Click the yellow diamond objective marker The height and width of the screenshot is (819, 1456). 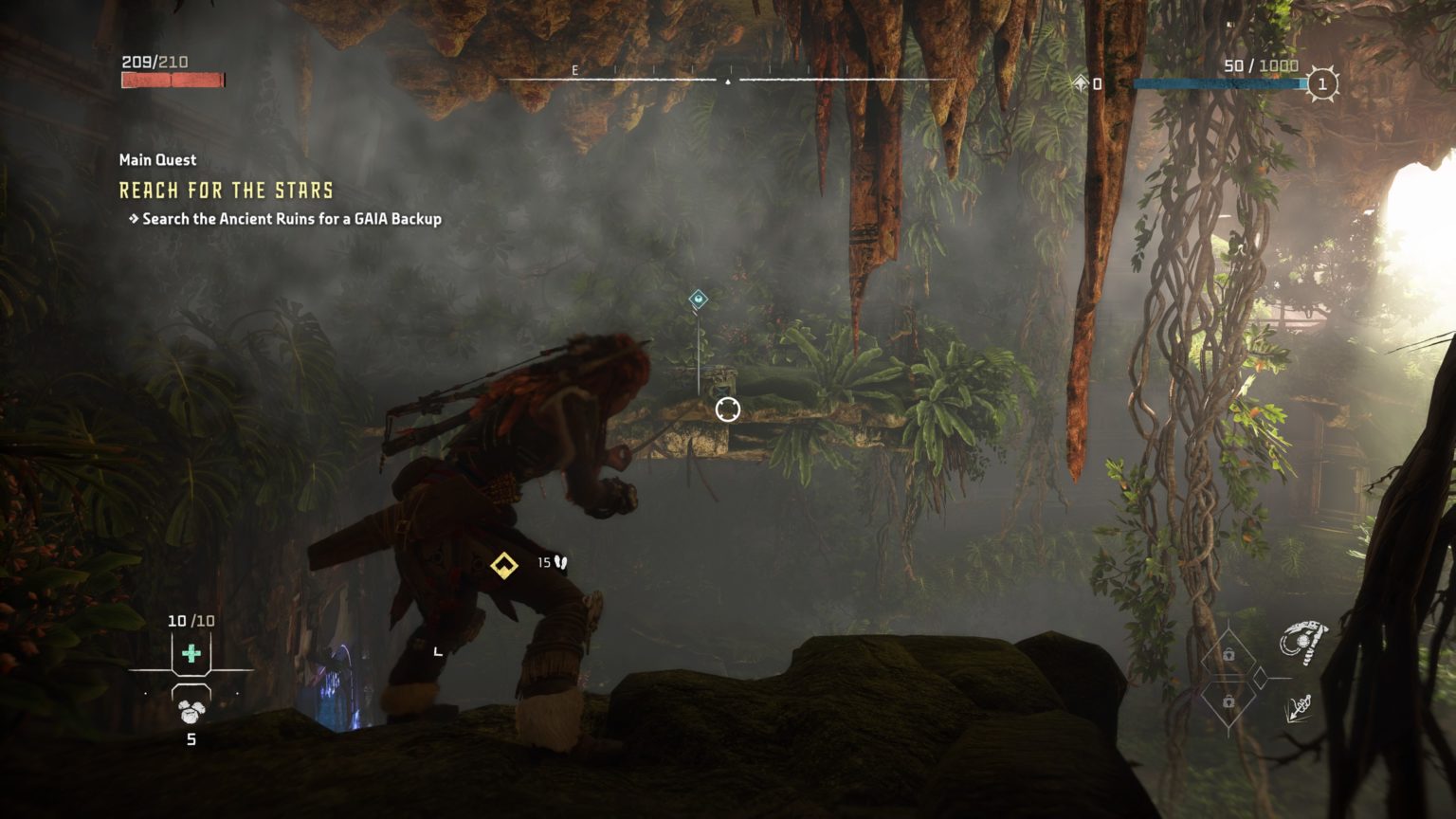(x=503, y=565)
